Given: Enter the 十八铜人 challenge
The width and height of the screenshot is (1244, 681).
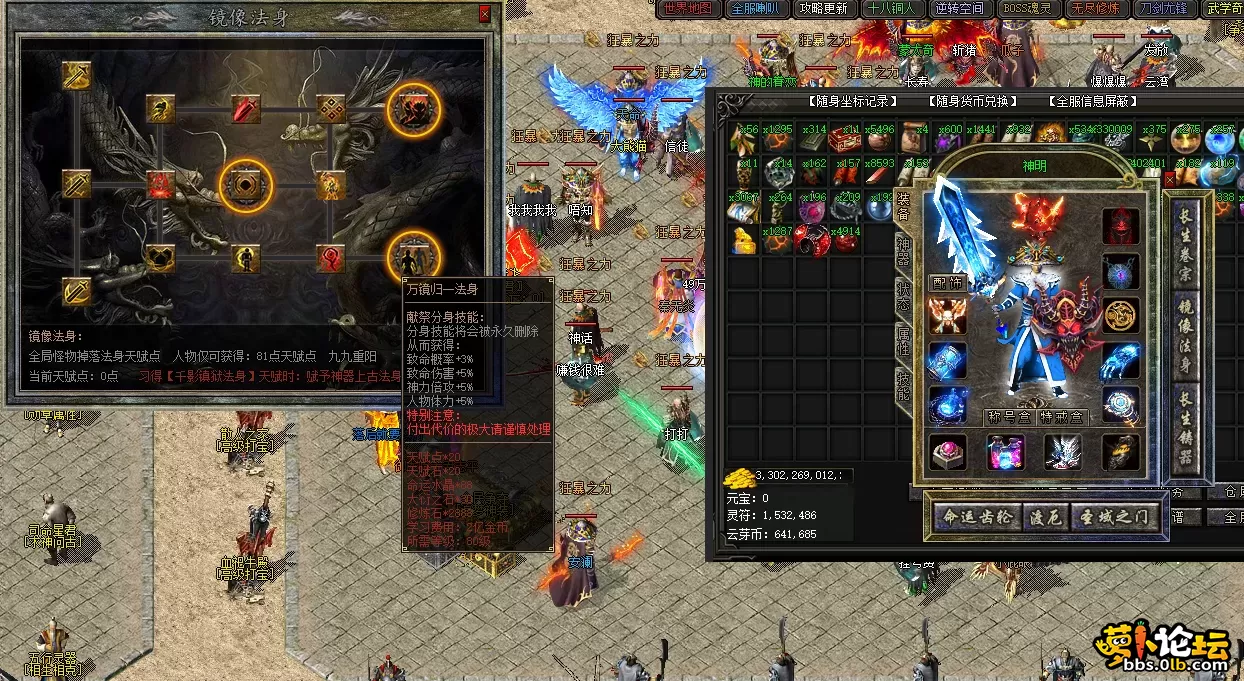Looking at the screenshot, I should pyautogui.click(x=891, y=8).
